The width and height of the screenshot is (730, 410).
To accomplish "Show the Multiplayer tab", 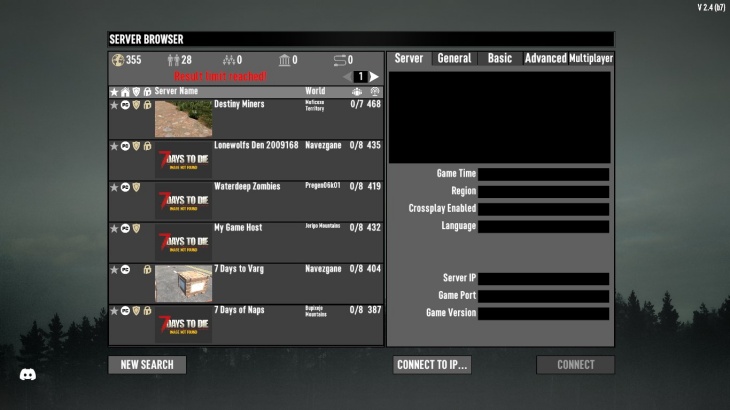I will [x=591, y=59].
